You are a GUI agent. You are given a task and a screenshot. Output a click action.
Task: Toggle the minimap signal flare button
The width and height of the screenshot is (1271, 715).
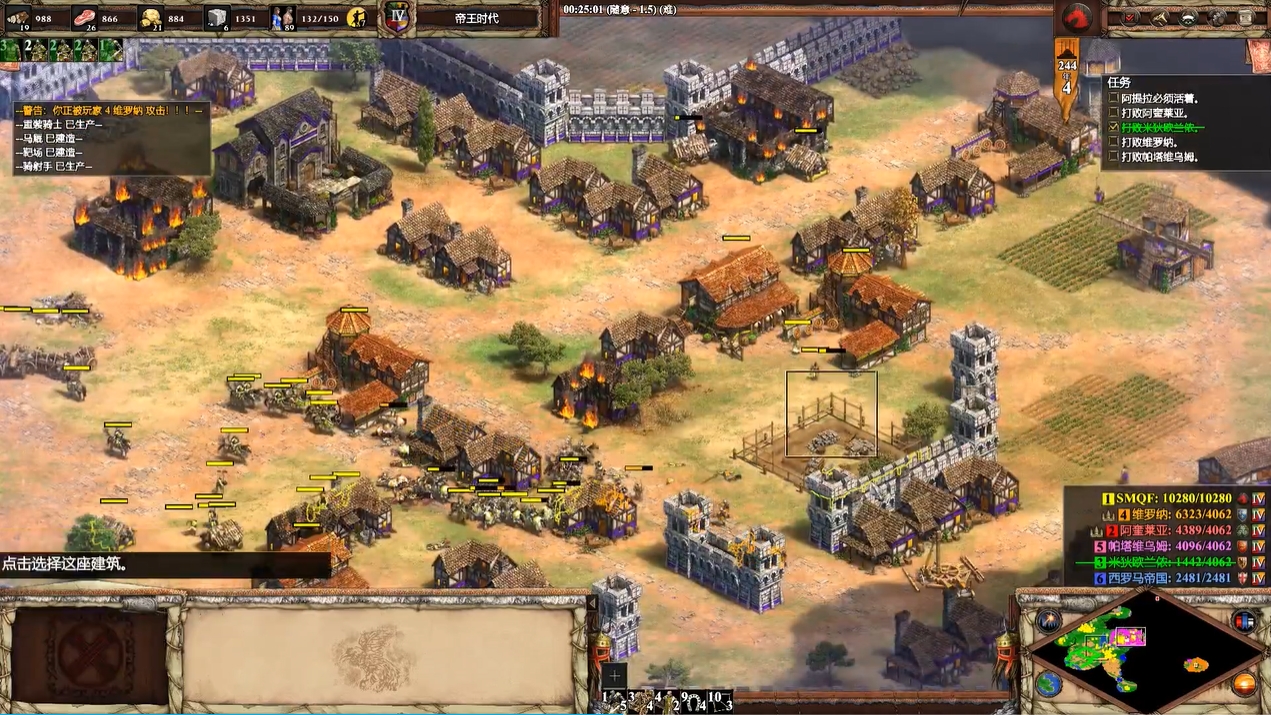[x=1048, y=620]
